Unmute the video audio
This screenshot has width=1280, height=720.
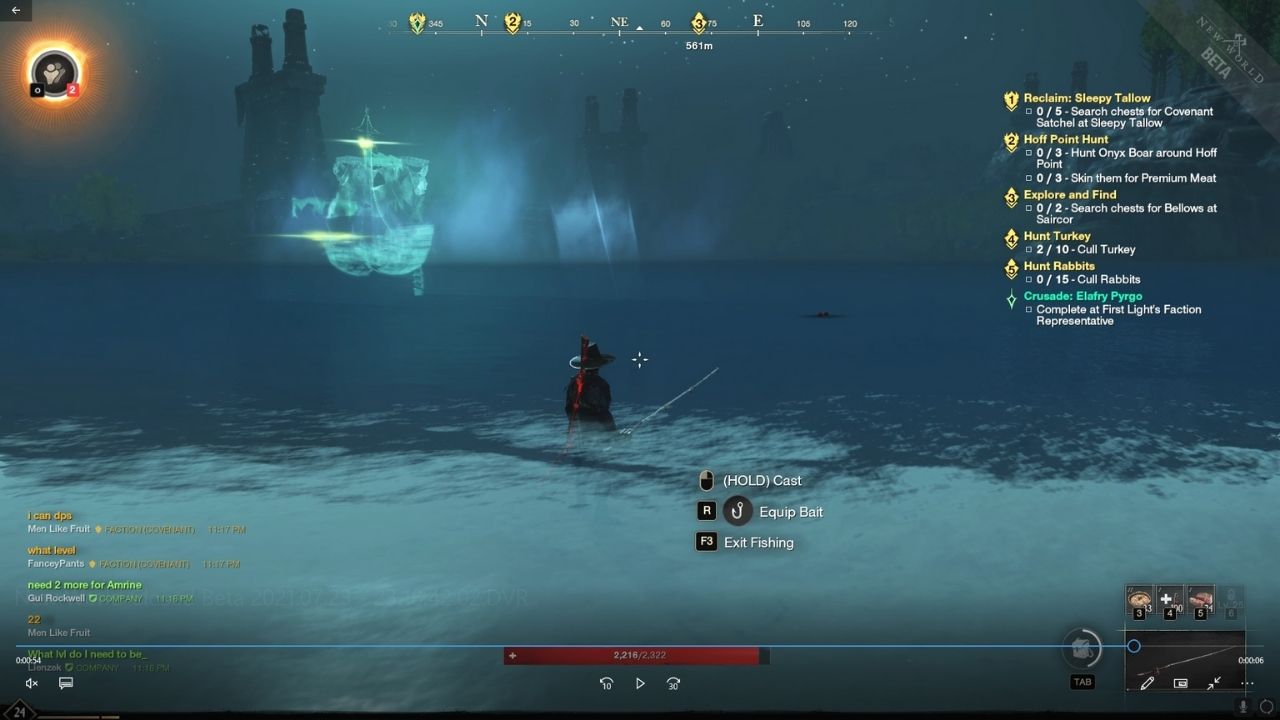(x=31, y=683)
